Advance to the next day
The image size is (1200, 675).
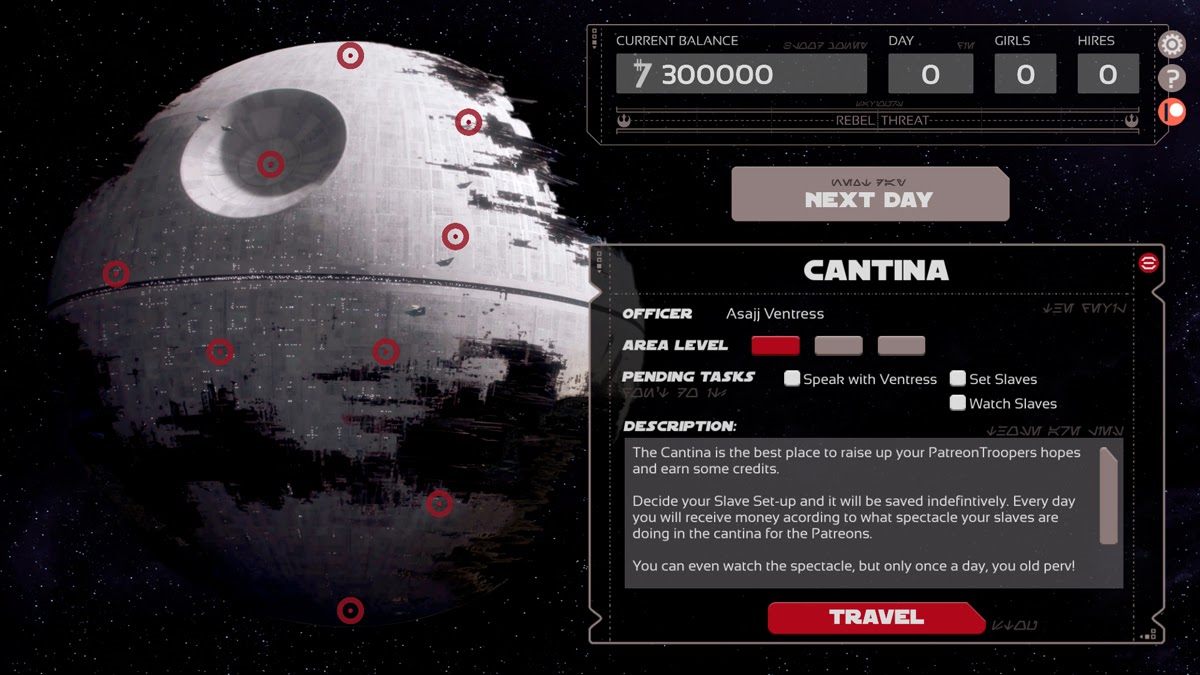click(x=869, y=195)
